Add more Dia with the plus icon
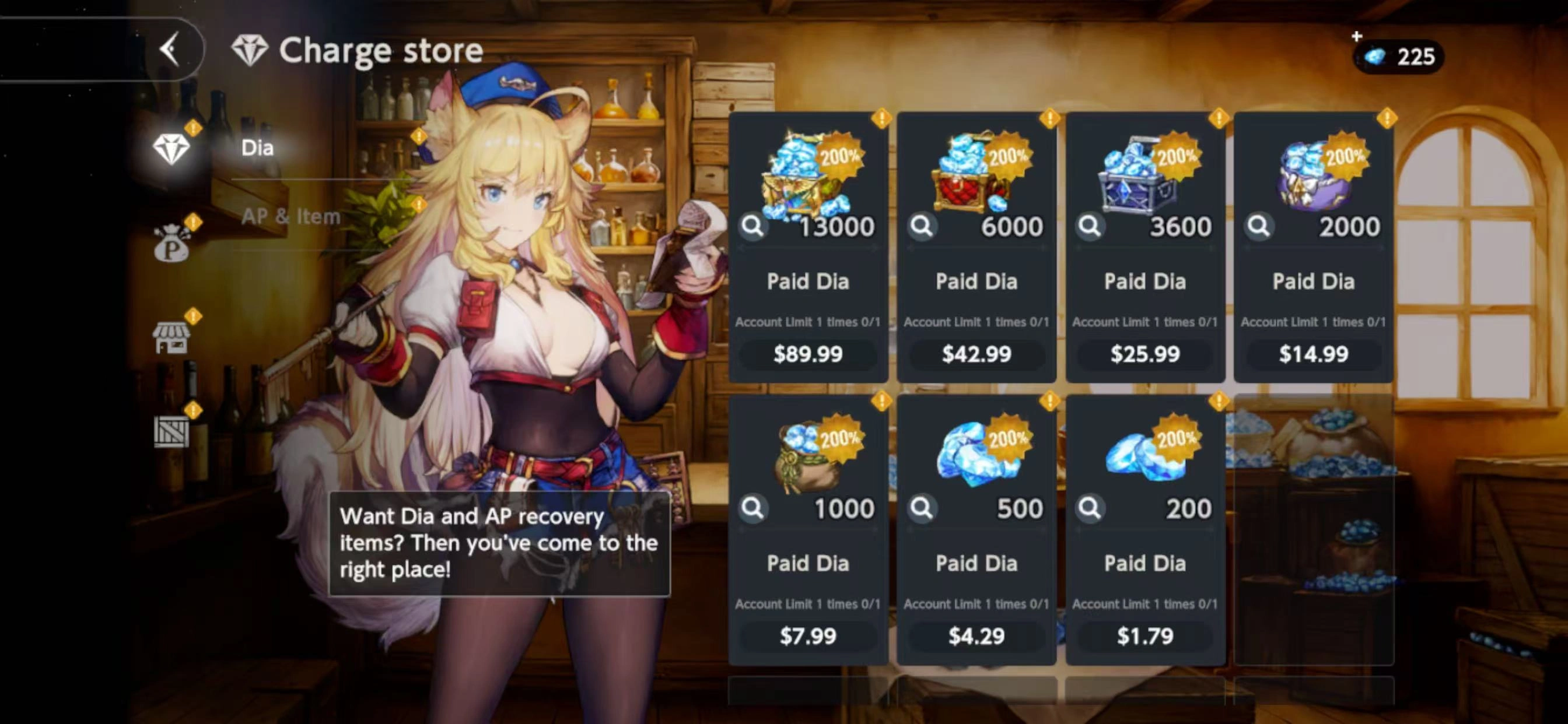The height and width of the screenshot is (724, 1568). (1357, 37)
